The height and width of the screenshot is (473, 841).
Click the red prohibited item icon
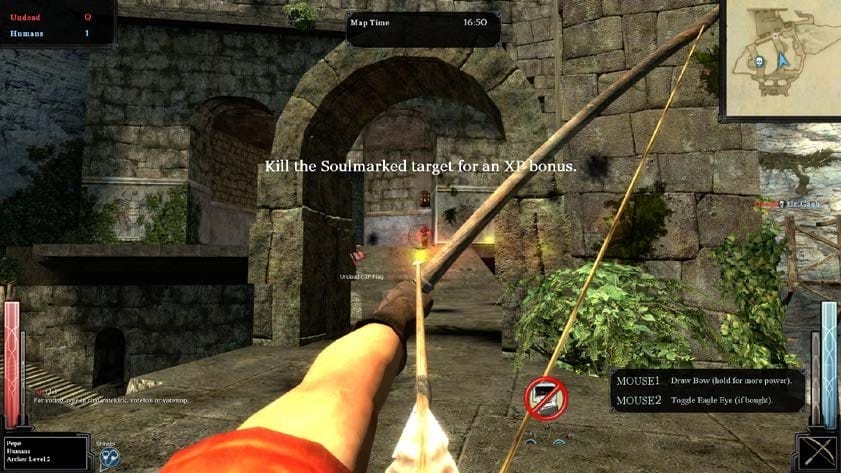click(x=546, y=398)
